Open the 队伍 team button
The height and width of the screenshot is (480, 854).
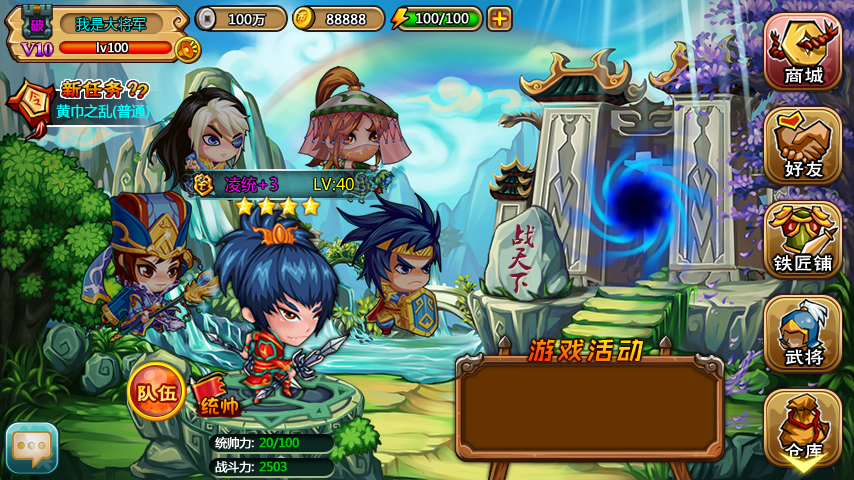[x=156, y=389]
